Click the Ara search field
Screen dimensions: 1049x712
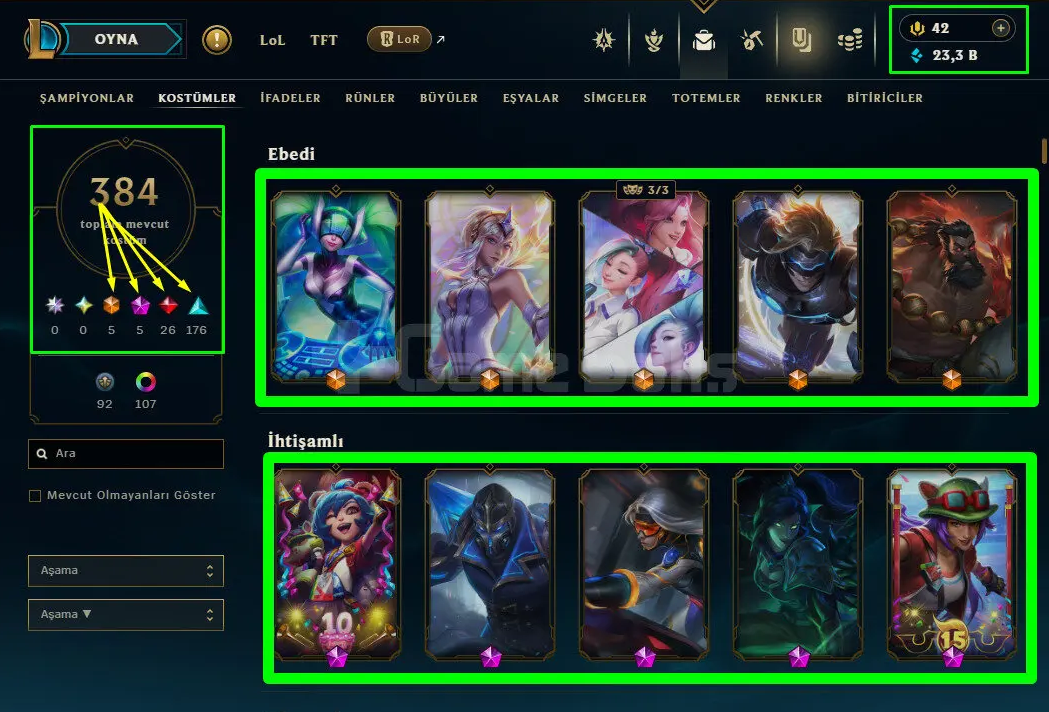pyautogui.click(x=126, y=454)
